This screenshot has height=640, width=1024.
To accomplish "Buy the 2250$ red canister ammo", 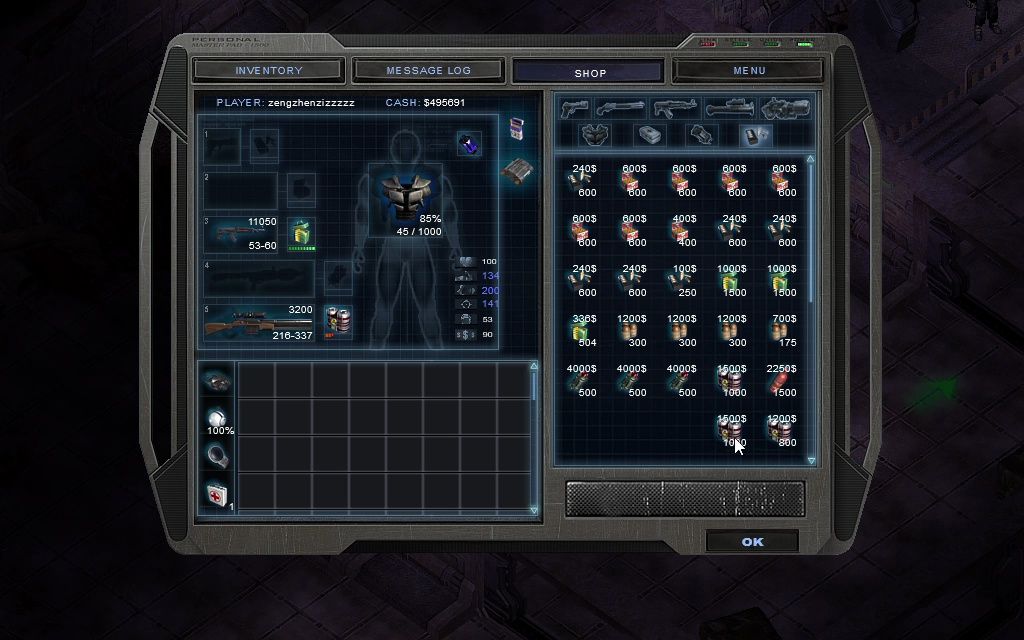I will (781, 381).
